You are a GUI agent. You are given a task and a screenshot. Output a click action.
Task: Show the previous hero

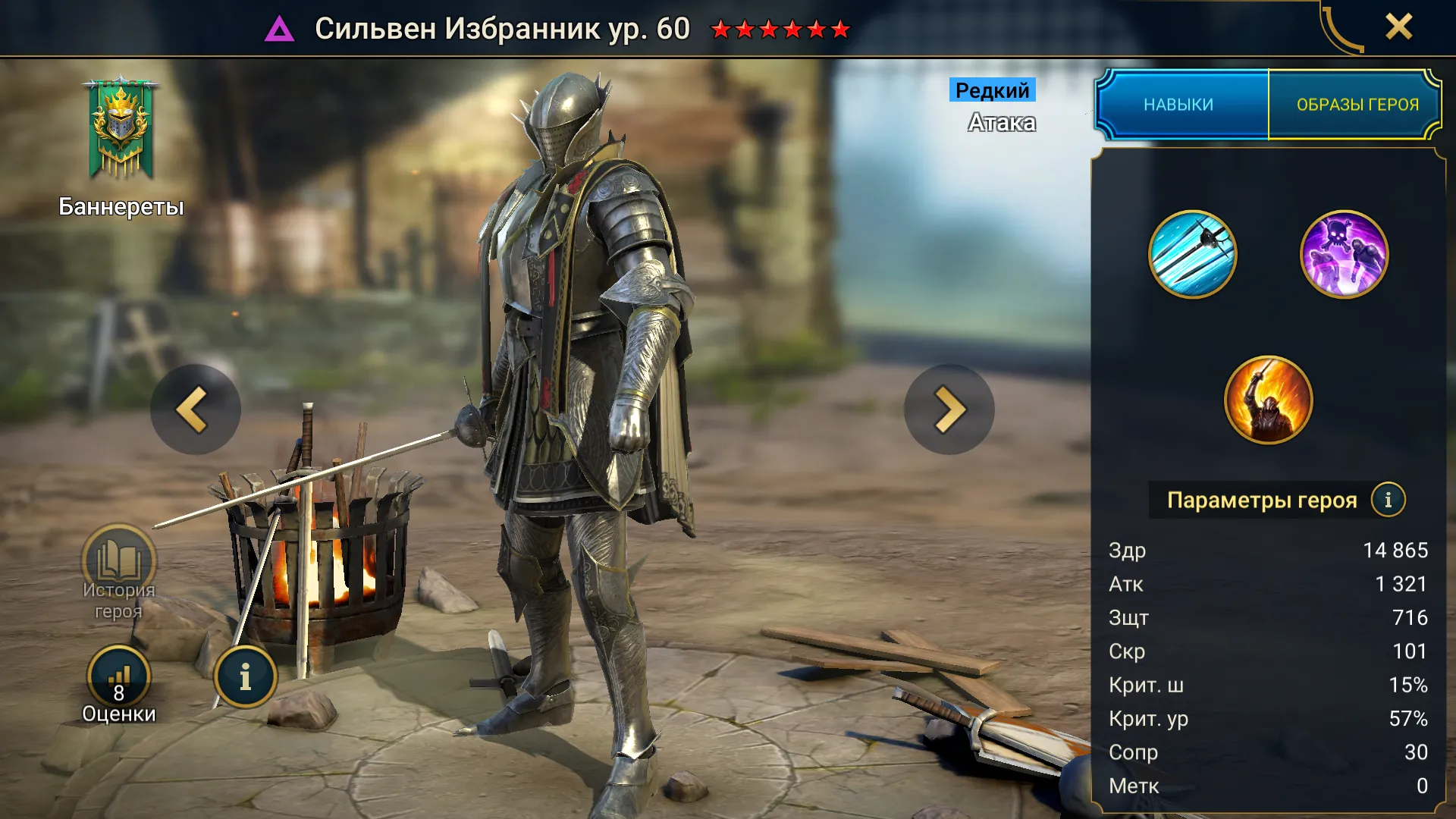195,409
